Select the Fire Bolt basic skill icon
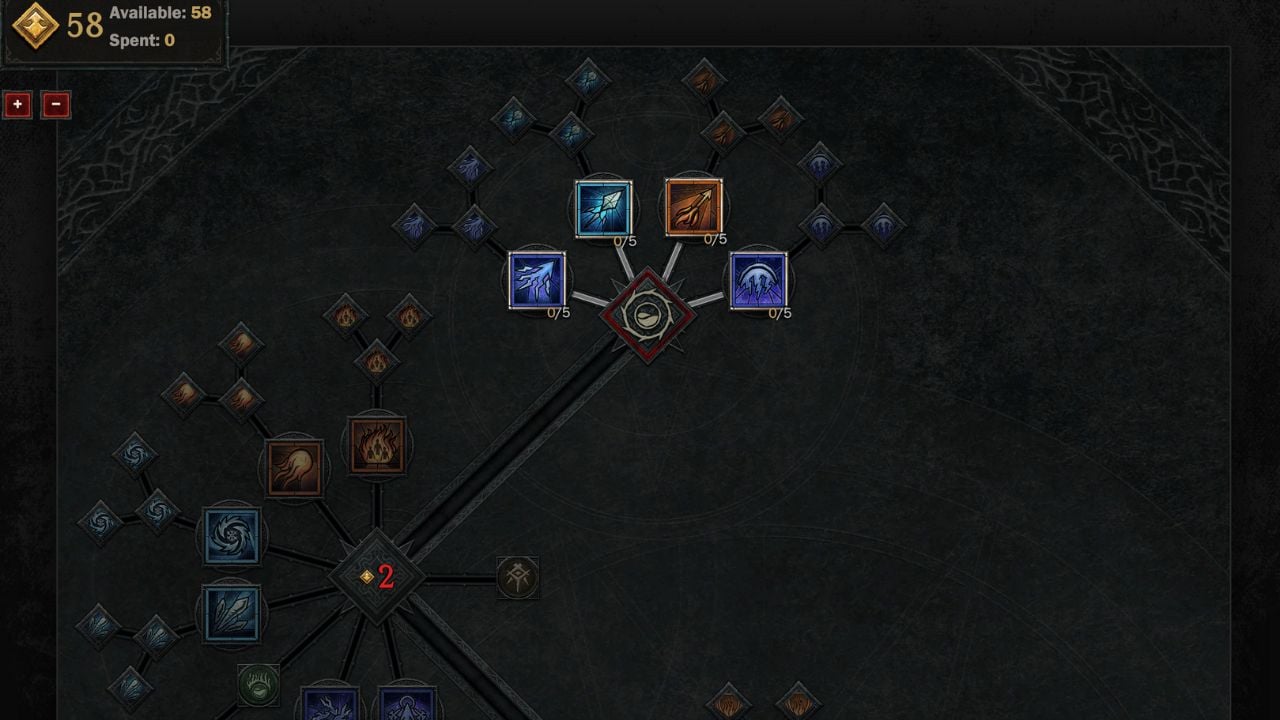Screen dimensions: 1280x720 695,205
